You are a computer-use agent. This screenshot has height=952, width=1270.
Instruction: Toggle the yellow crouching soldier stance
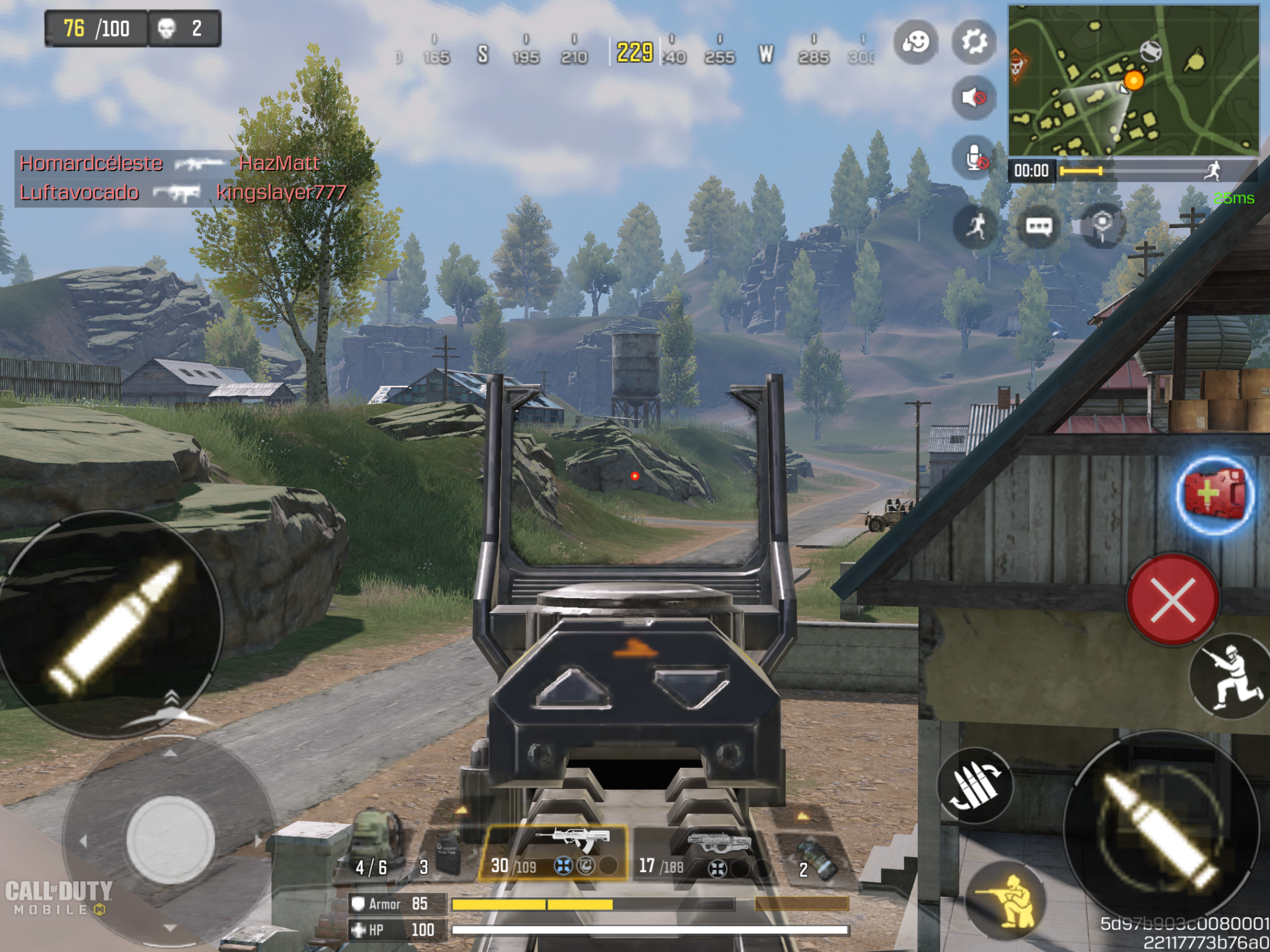pos(1007,899)
